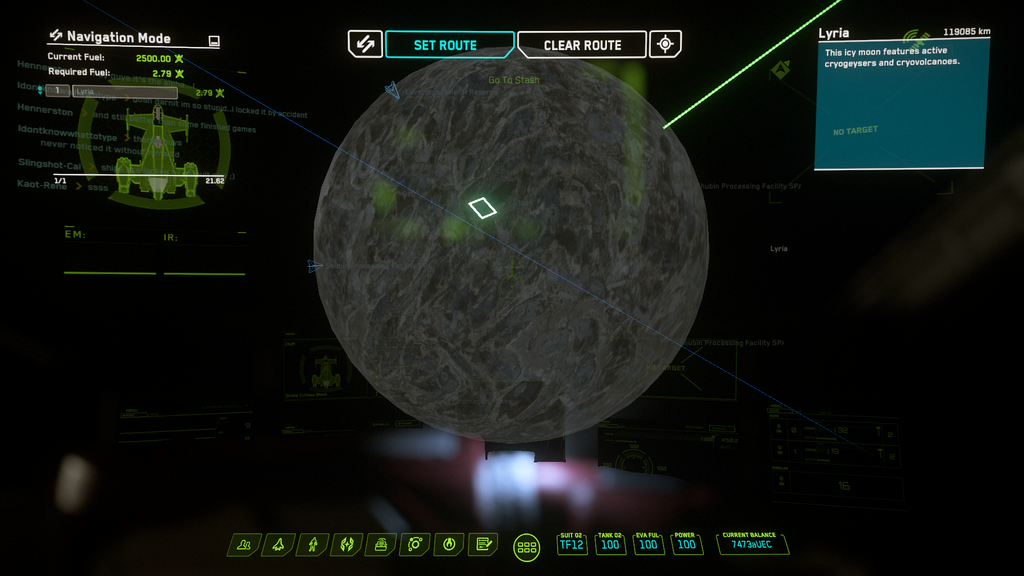
Task: Minimize the Navigation Mode panel
Action: (213, 41)
